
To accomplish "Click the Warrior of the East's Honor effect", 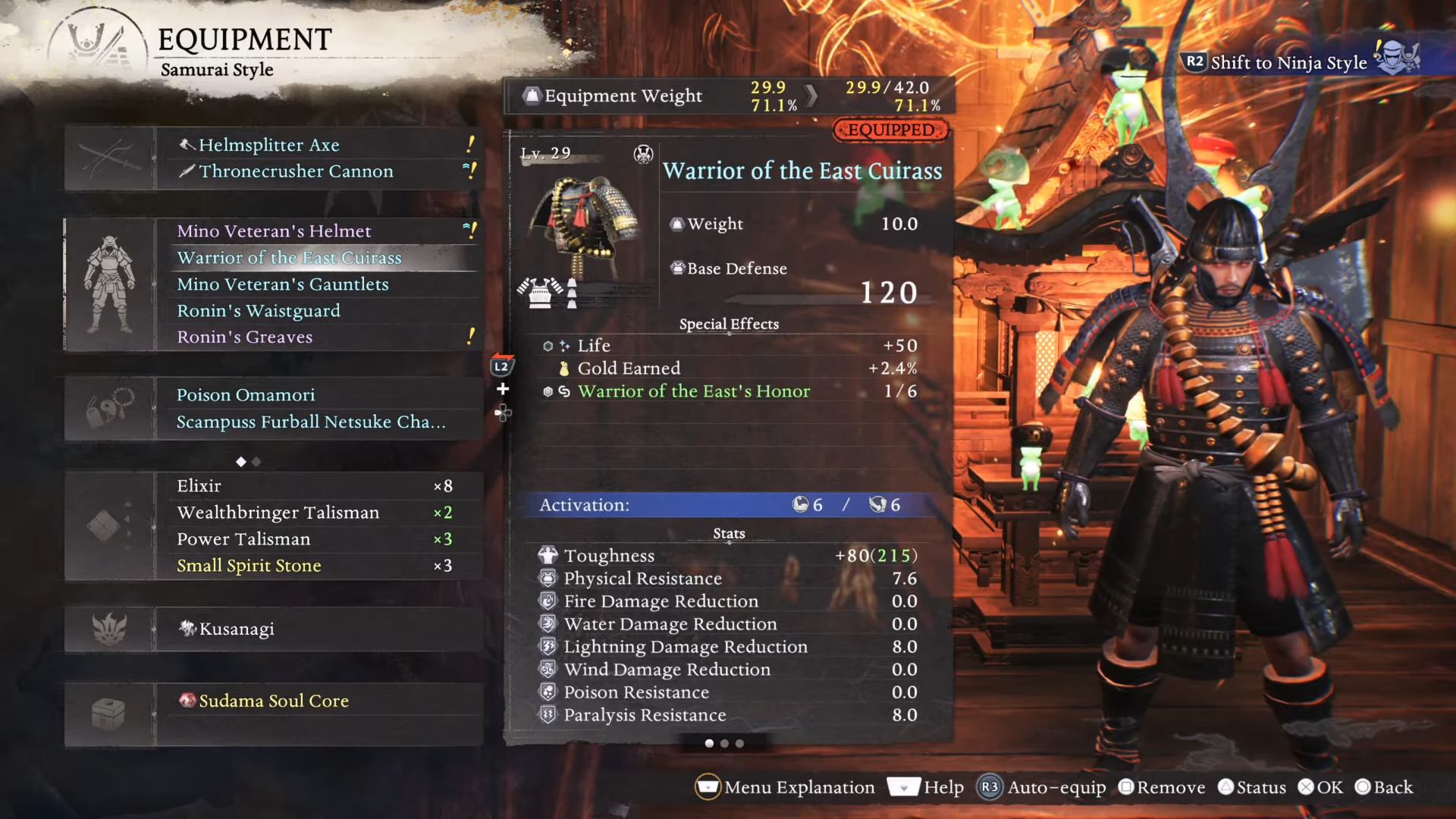I will [693, 391].
